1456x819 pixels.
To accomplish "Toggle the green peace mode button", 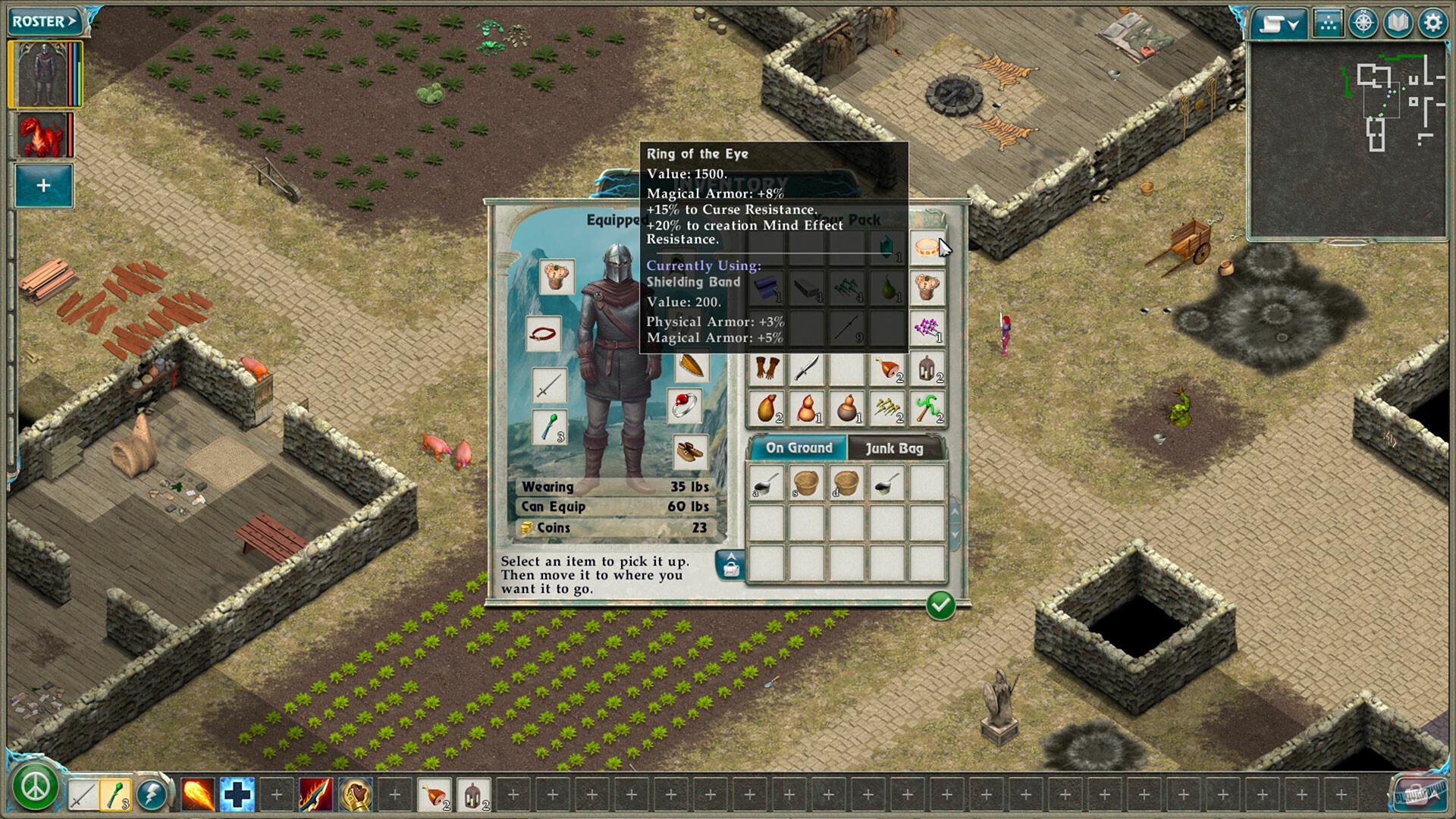I will click(35, 789).
